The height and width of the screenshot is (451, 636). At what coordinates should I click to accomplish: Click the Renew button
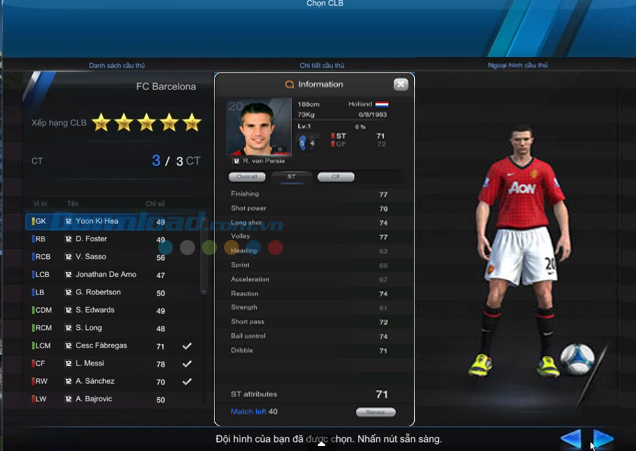(x=375, y=412)
